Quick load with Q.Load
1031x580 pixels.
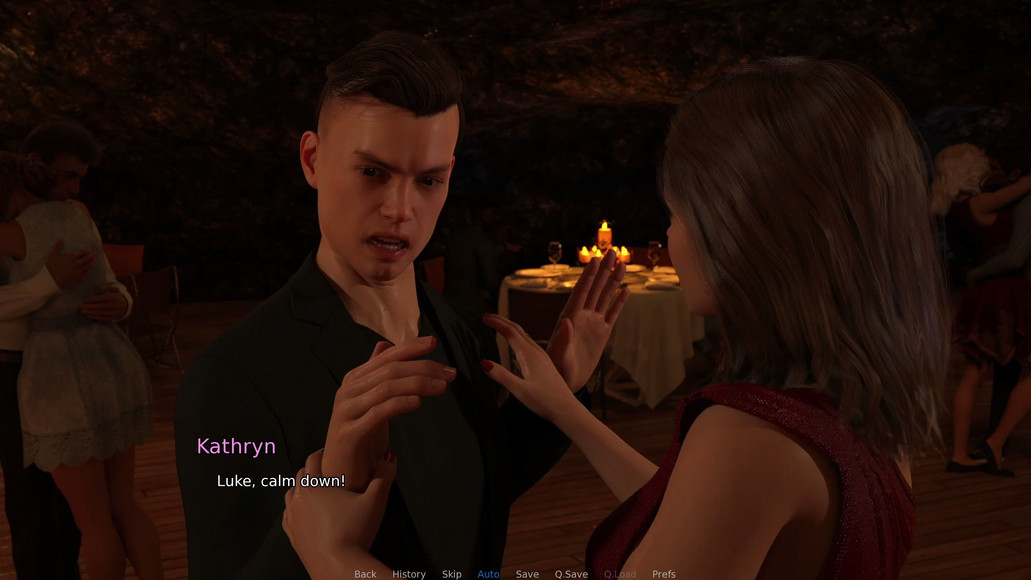coord(619,574)
